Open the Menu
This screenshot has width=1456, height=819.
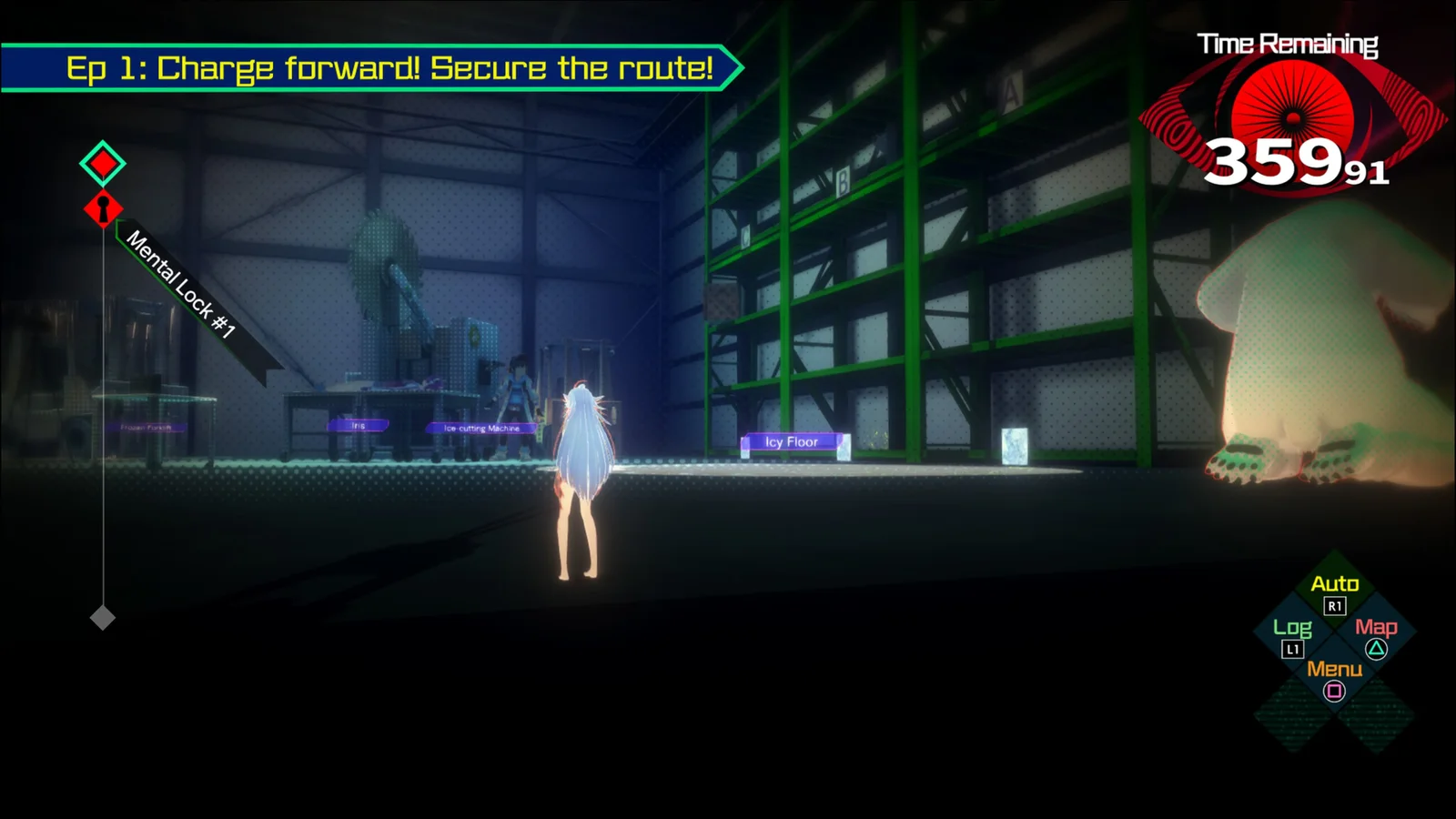pos(1334,679)
